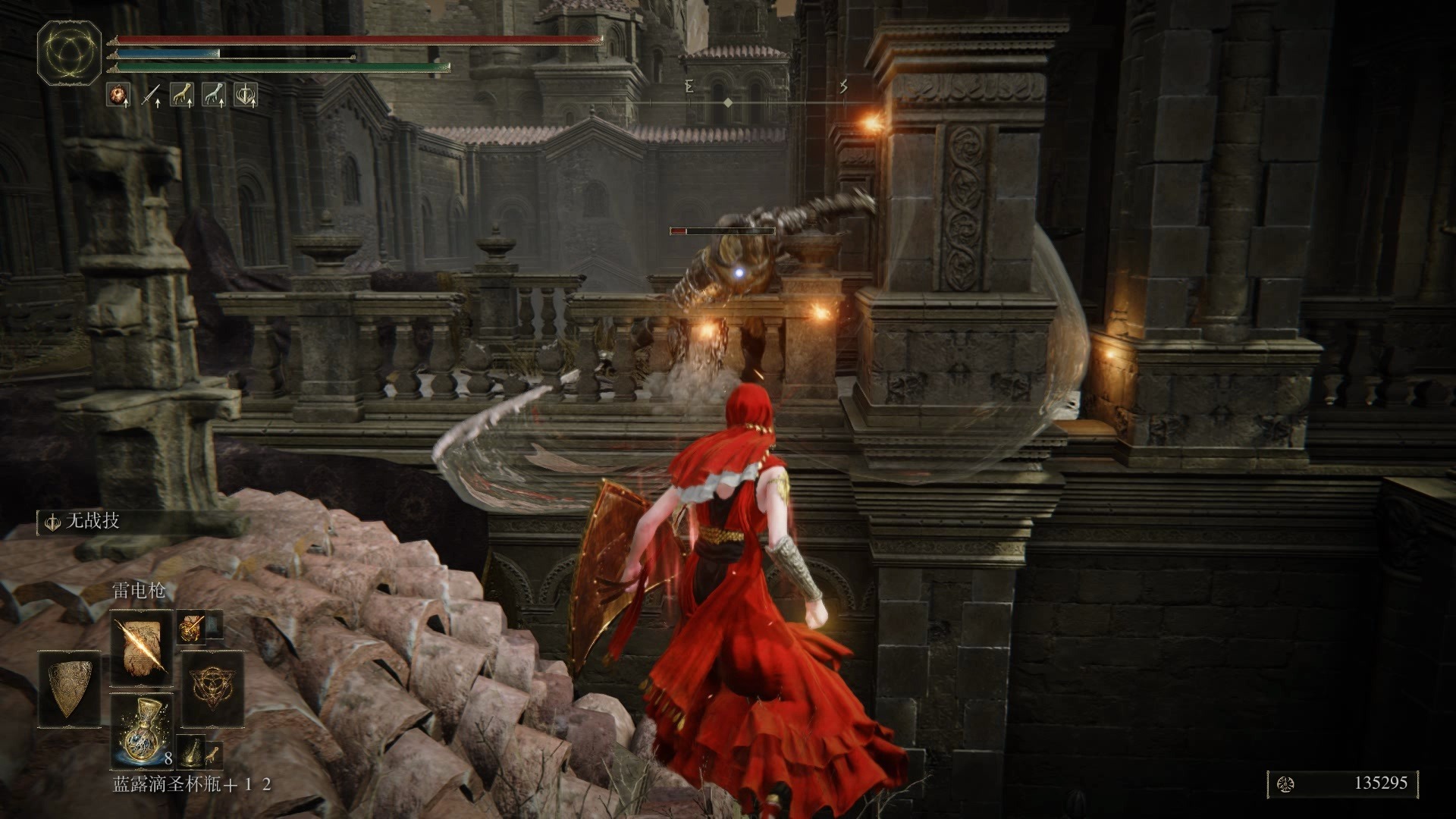Use the blue Cerulean Tears flask slot

pyautogui.click(x=142, y=730)
